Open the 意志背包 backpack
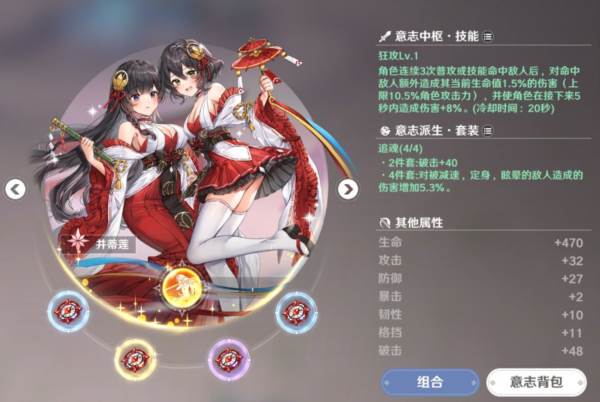This screenshot has height=402, width=600. (537, 383)
